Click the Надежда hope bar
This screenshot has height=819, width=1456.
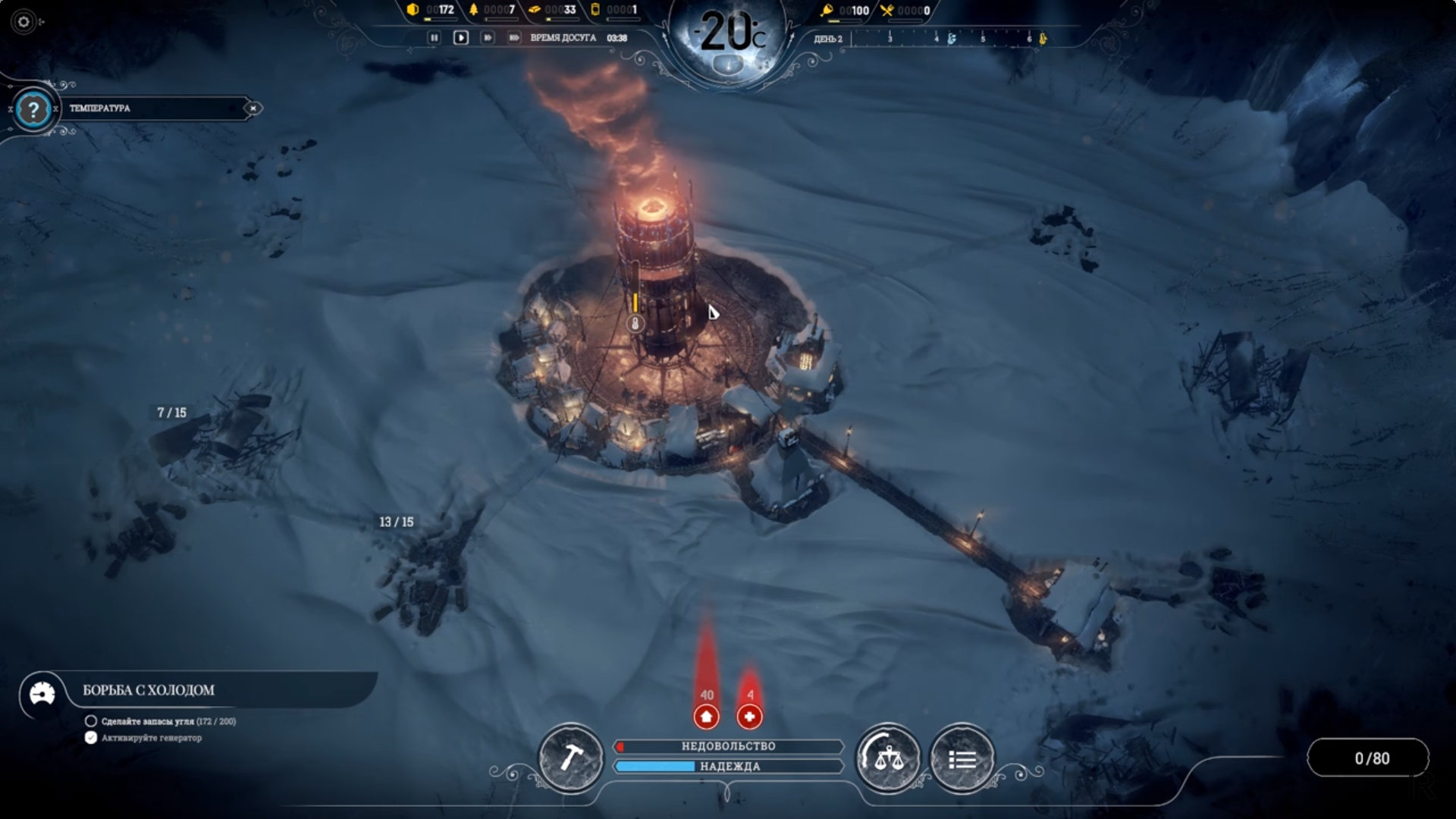click(728, 767)
